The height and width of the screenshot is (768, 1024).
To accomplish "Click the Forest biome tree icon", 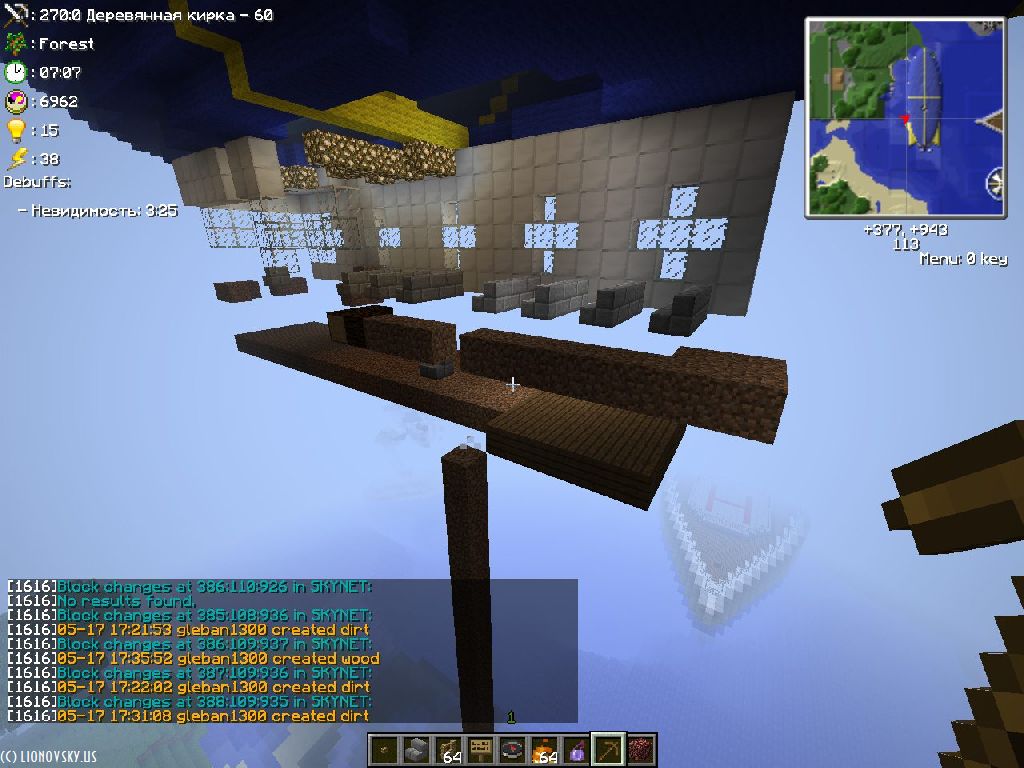I will pyautogui.click(x=15, y=44).
